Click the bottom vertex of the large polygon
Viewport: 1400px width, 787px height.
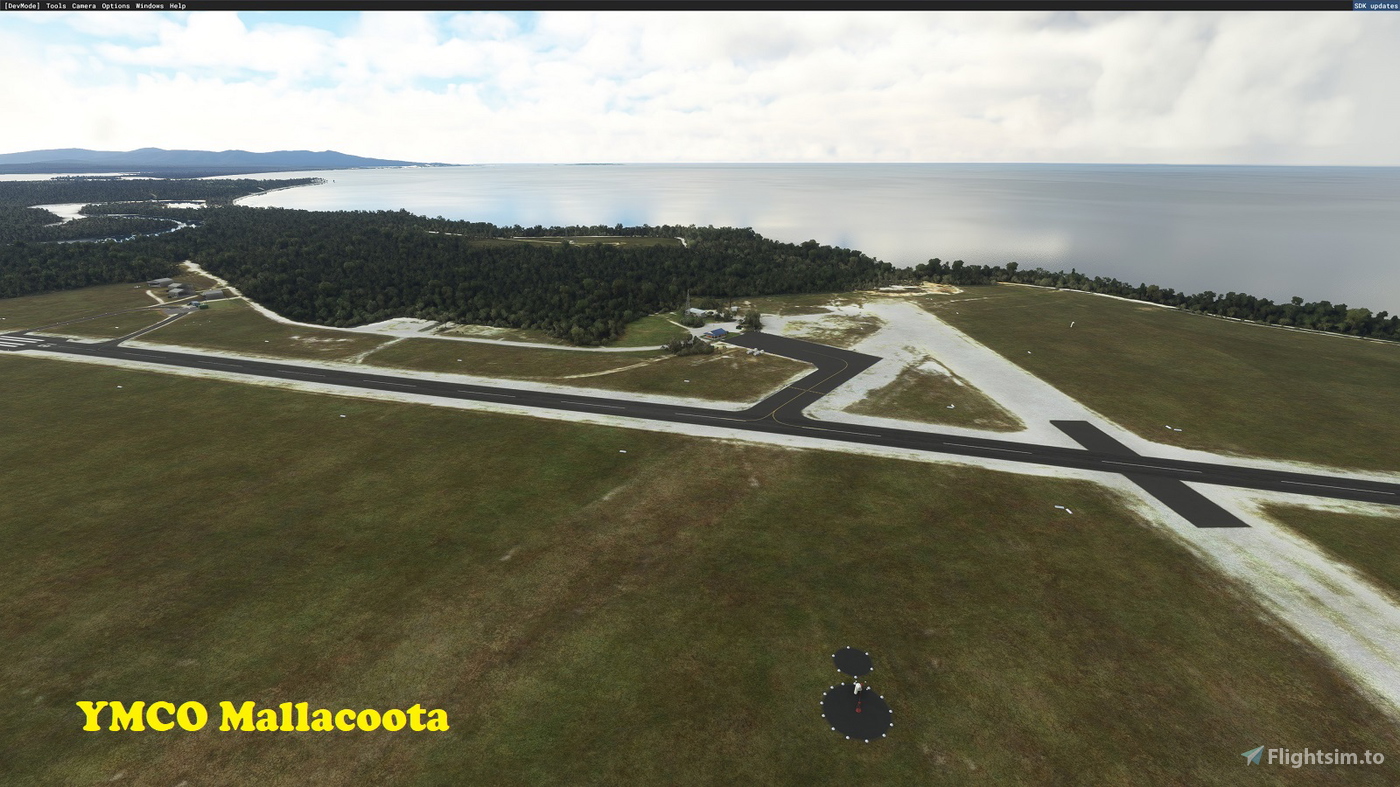[867, 740]
